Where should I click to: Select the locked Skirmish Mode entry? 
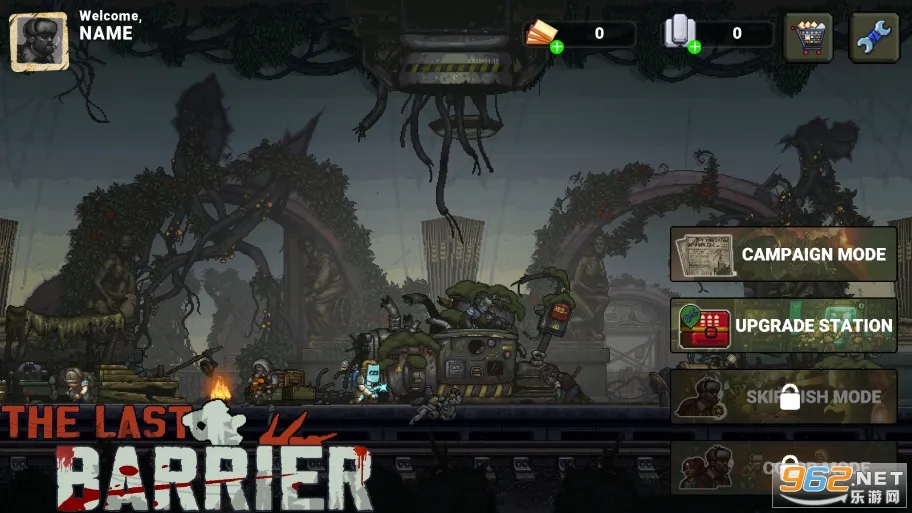pos(784,397)
